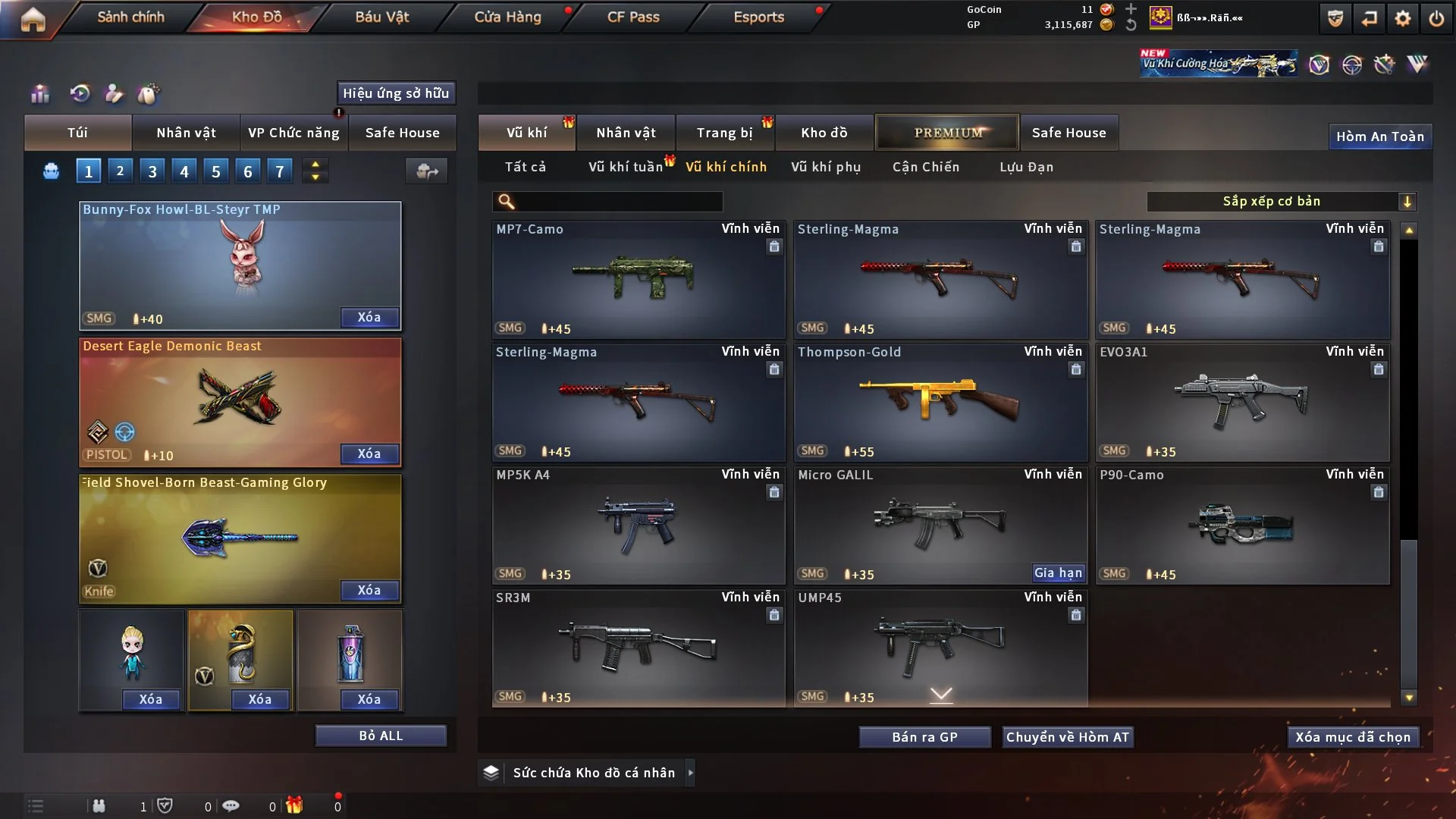Open the CF Pass menu
This screenshot has width=1456, height=819.
[x=633, y=17]
